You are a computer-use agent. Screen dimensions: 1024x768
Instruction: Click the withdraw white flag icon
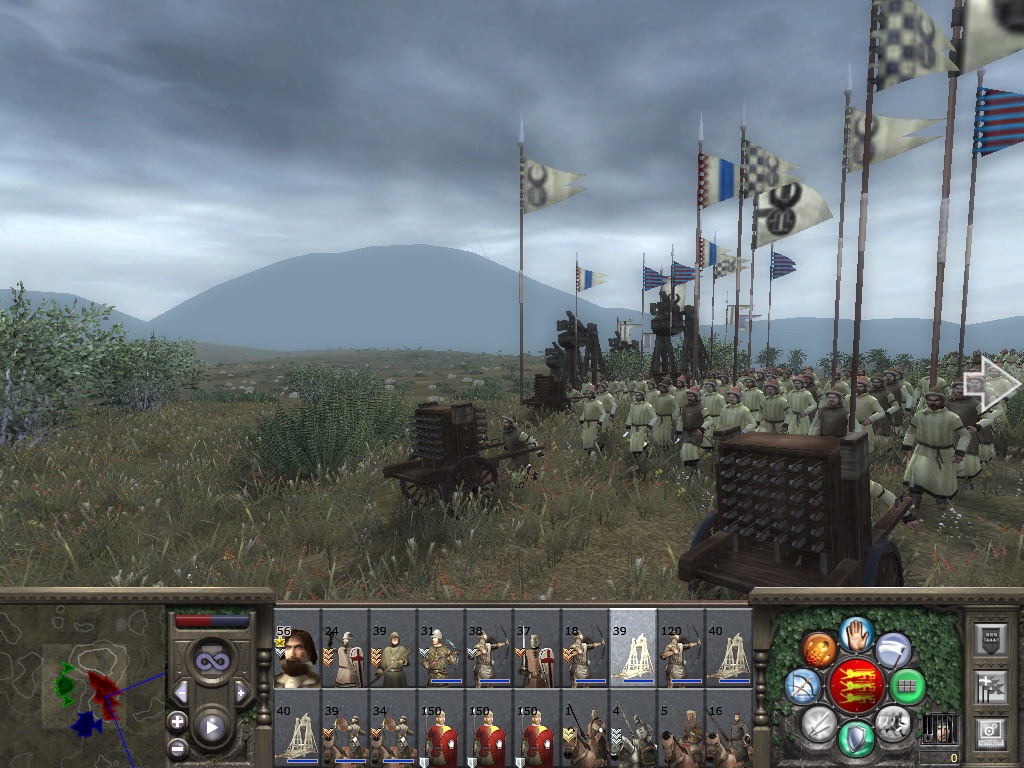893,649
